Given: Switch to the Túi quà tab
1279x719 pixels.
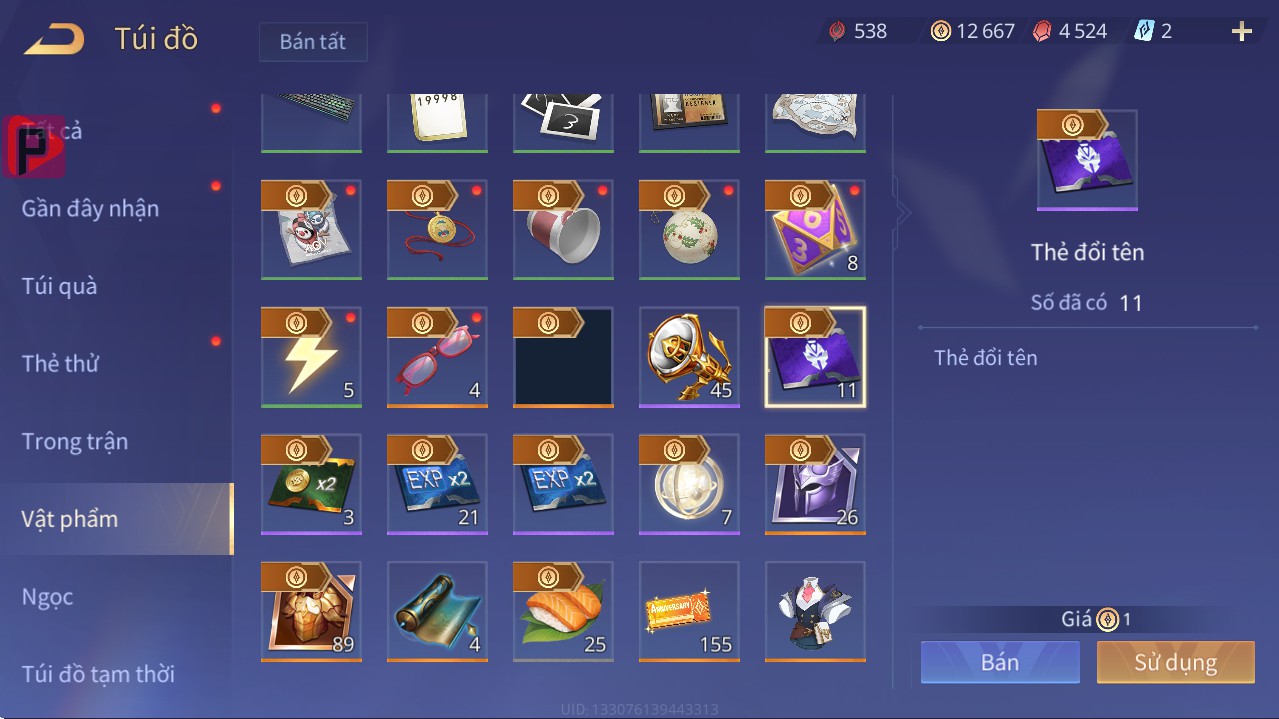Looking at the screenshot, I should (x=60, y=286).
